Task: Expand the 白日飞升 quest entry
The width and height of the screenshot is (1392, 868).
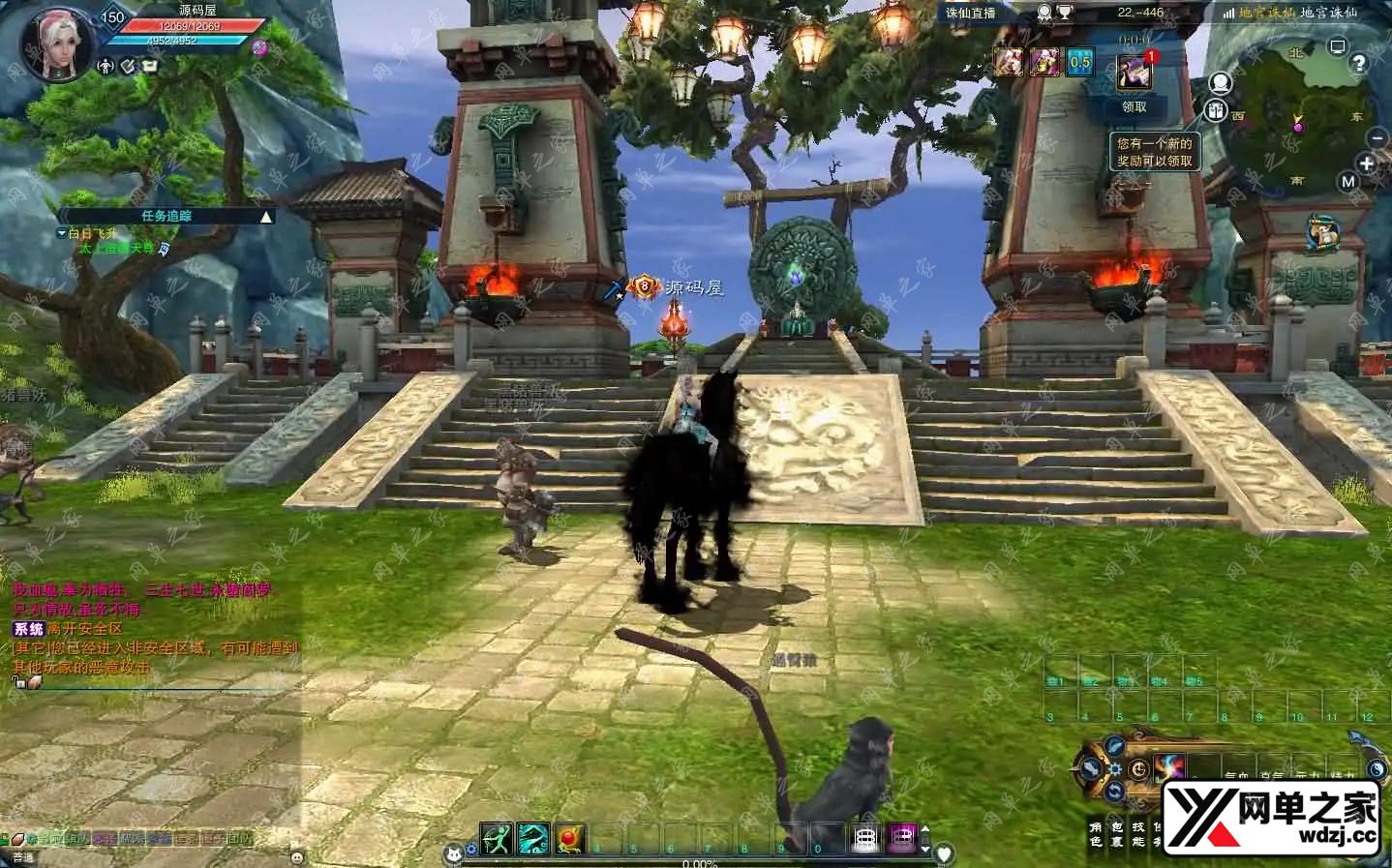Action: (x=62, y=233)
